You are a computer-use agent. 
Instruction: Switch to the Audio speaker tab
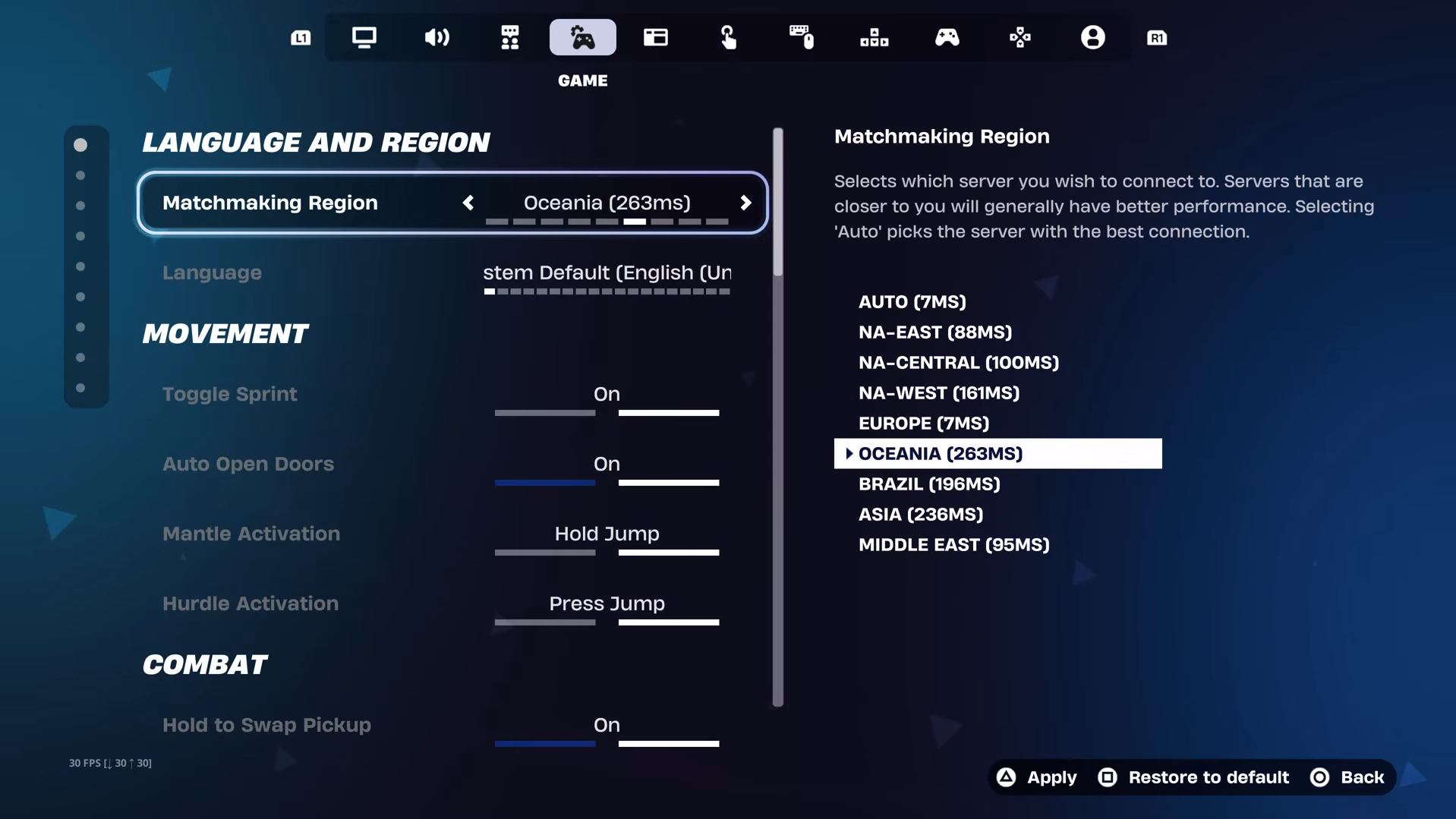tap(436, 37)
